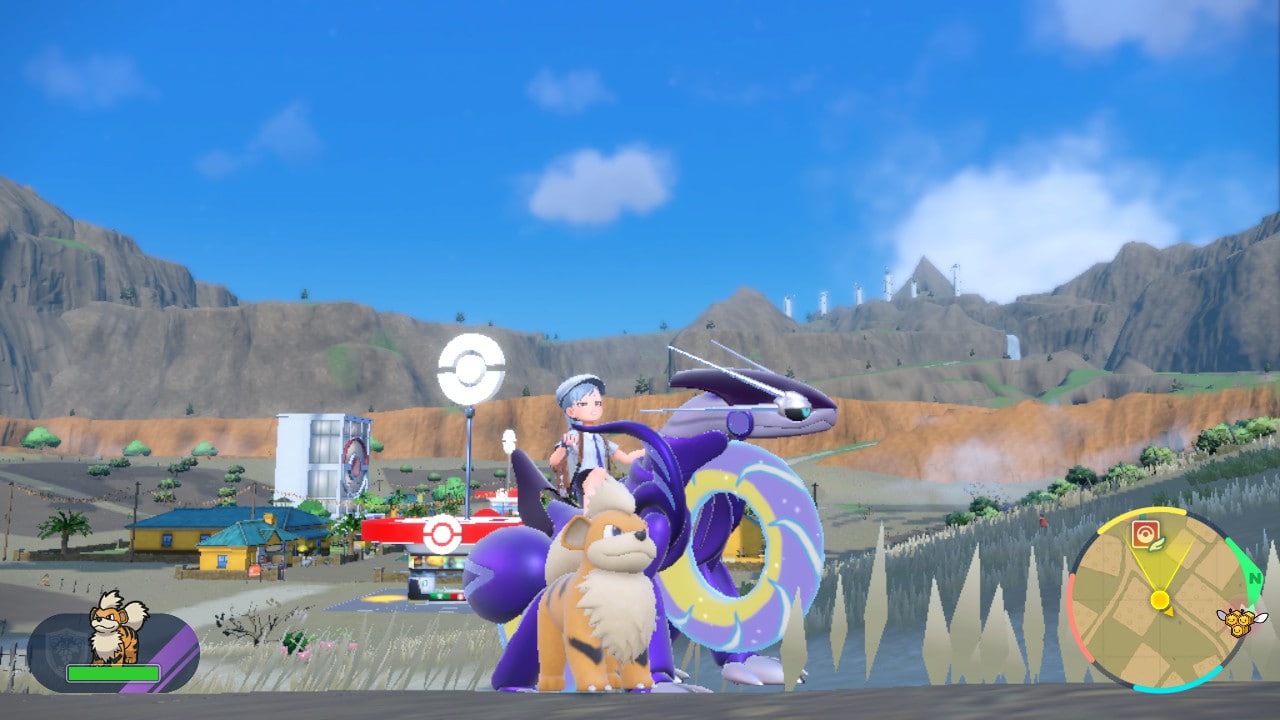Screen dimensions: 1280x720
Task: Click the yellow player marker on the minimap
Action: pyautogui.click(x=1160, y=600)
